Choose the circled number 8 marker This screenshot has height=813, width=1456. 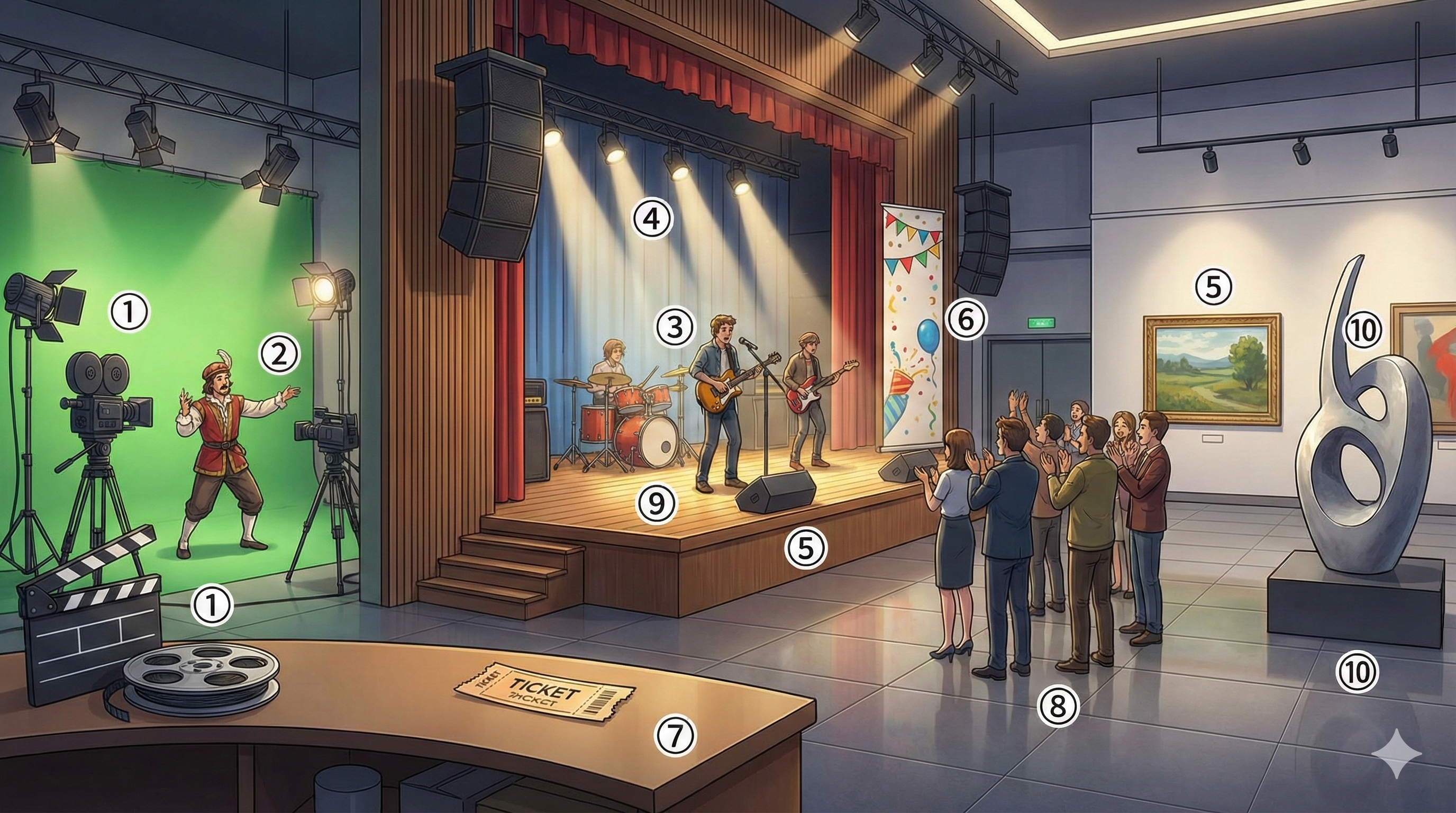1058,706
